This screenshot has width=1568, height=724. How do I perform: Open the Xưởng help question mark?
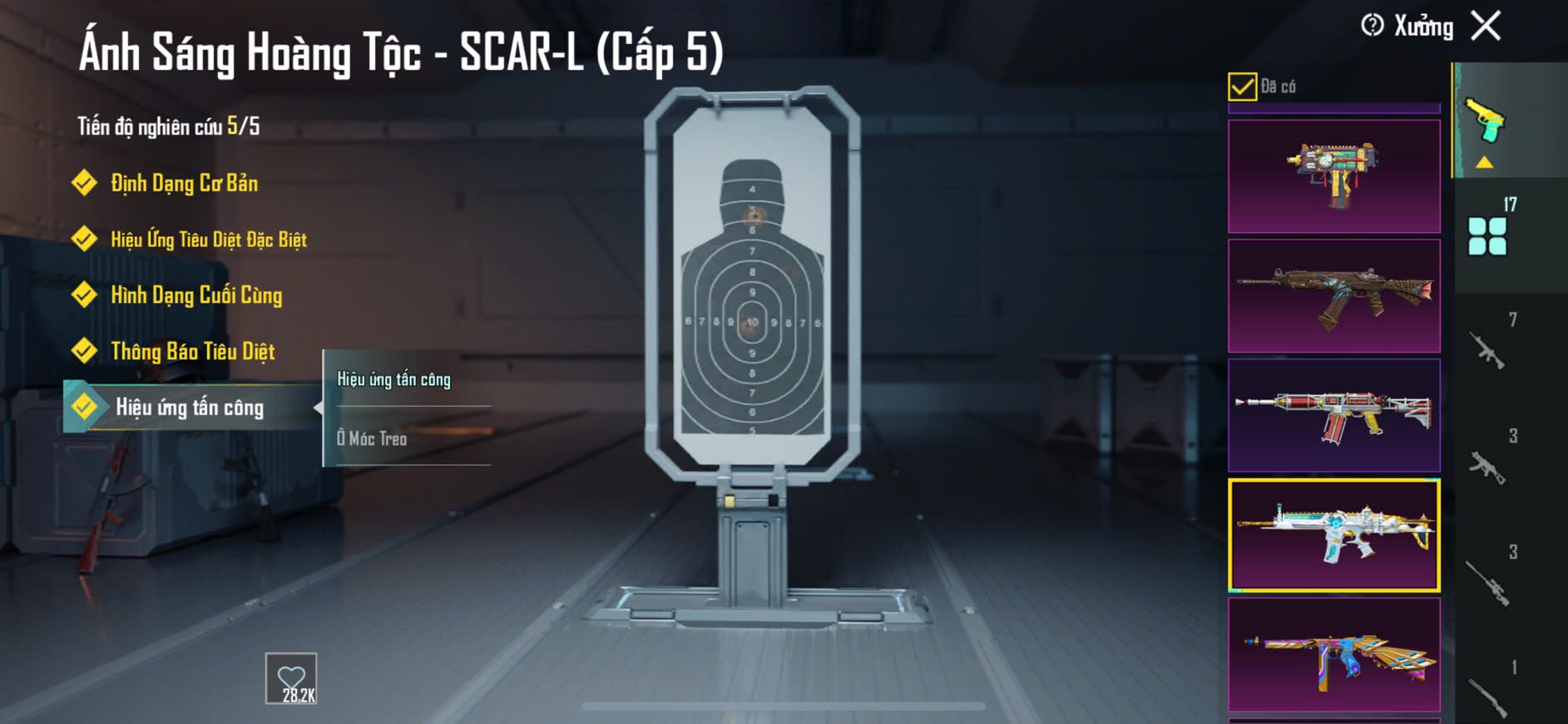[x=1372, y=26]
